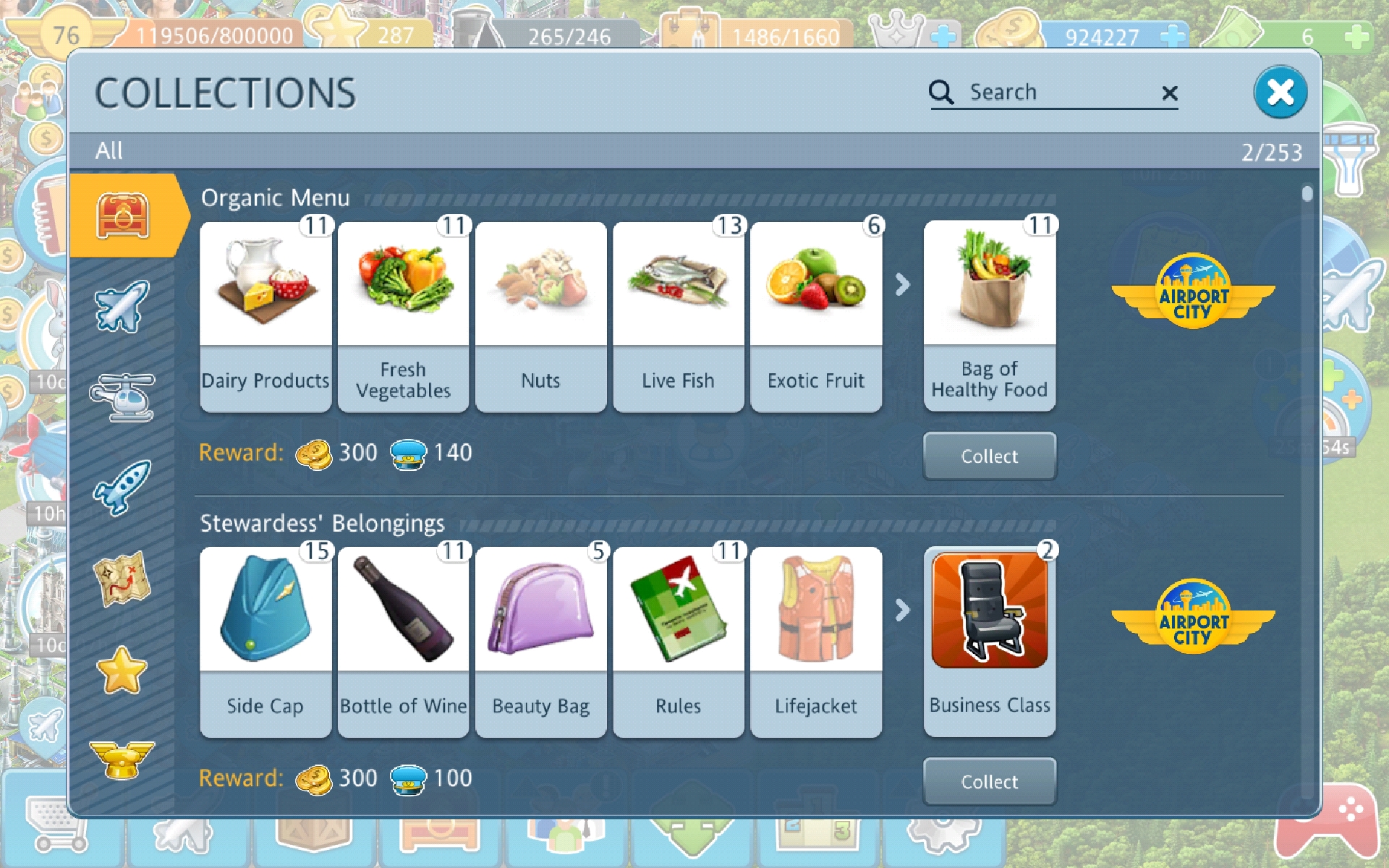Select the Business Class prize

[x=989, y=641]
